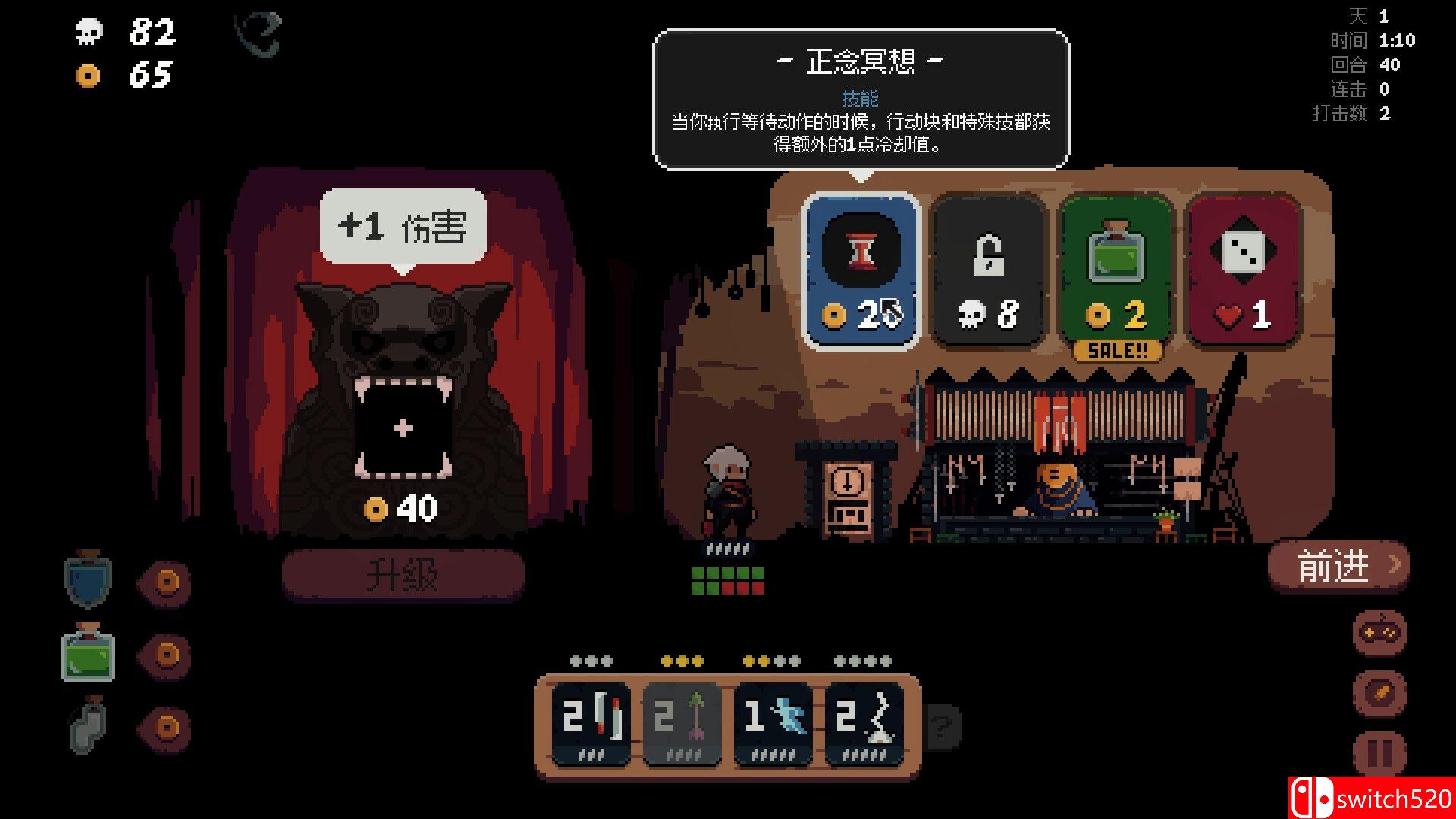This screenshot has width=1456, height=819.
Task: Click the skull counter showing 82
Action: click(x=121, y=32)
